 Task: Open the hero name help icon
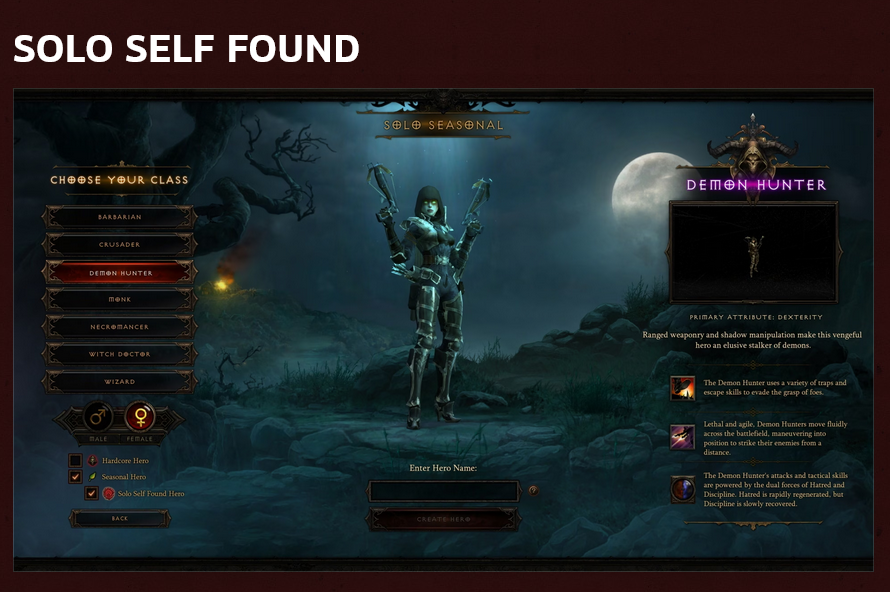pos(533,490)
